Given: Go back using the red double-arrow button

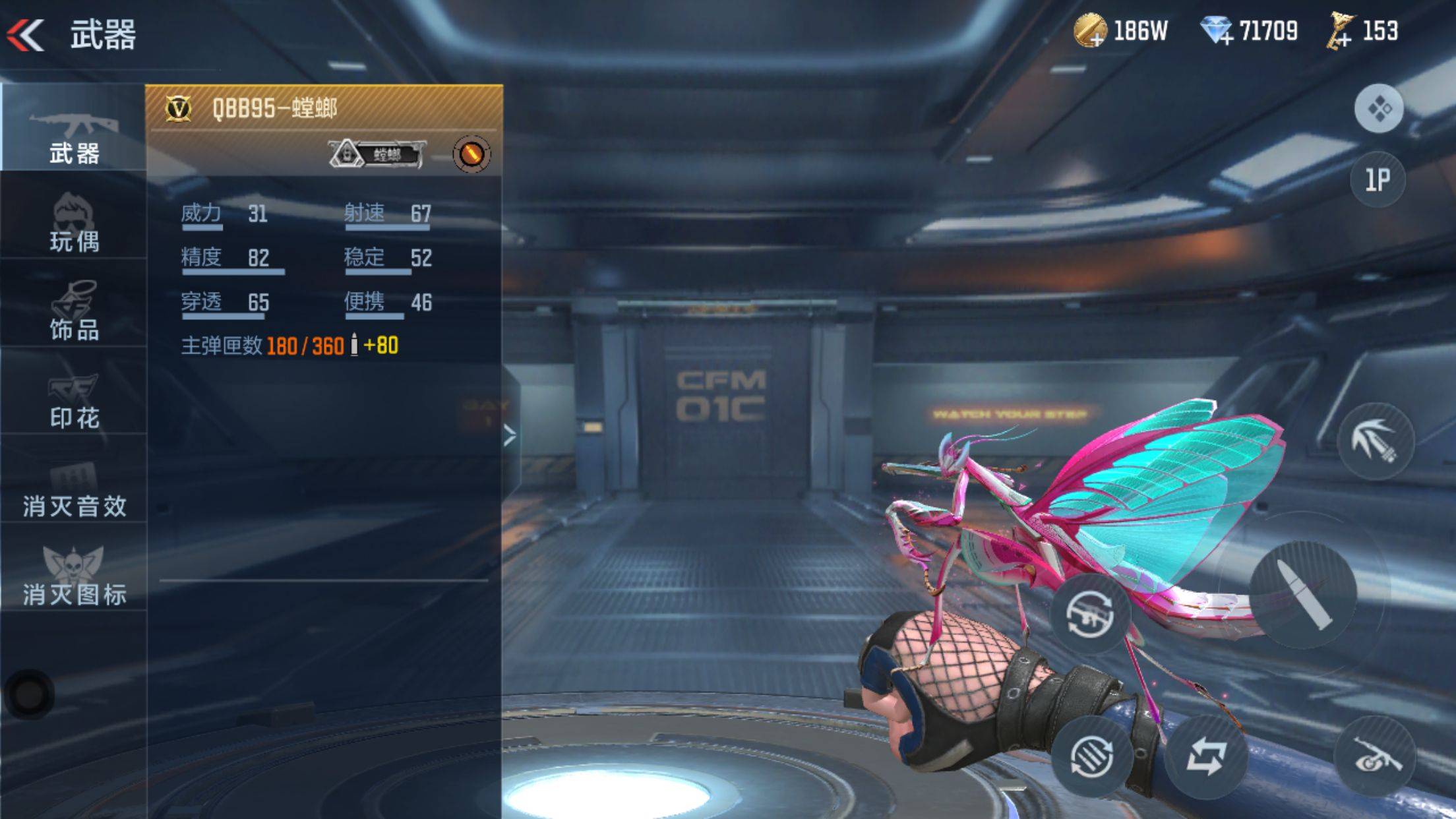Looking at the screenshot, I should coord(26,34).
